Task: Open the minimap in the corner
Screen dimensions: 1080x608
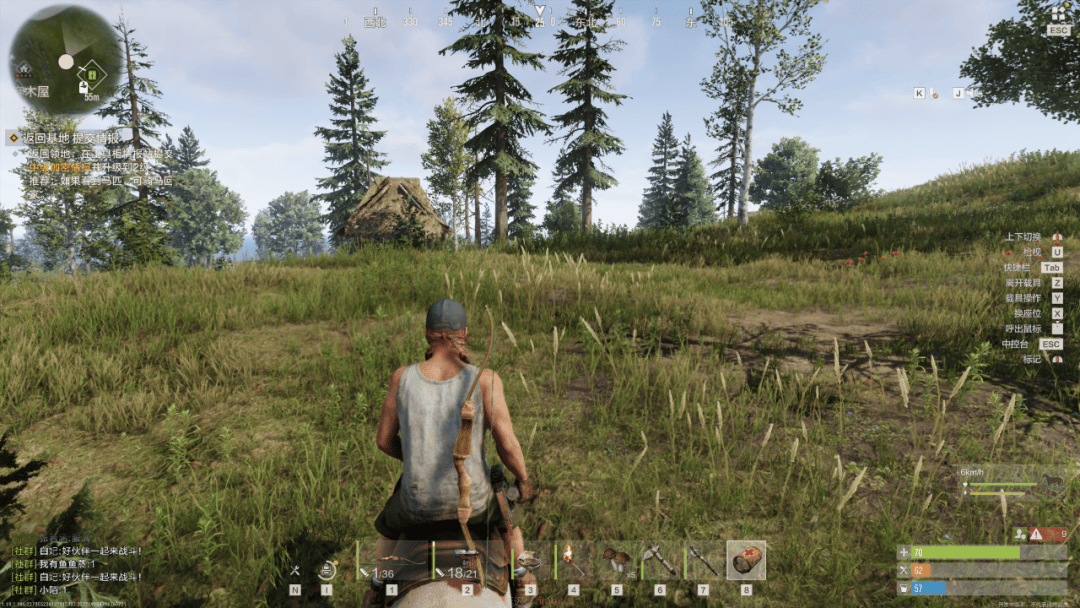Action: click(x=65, y=59)
